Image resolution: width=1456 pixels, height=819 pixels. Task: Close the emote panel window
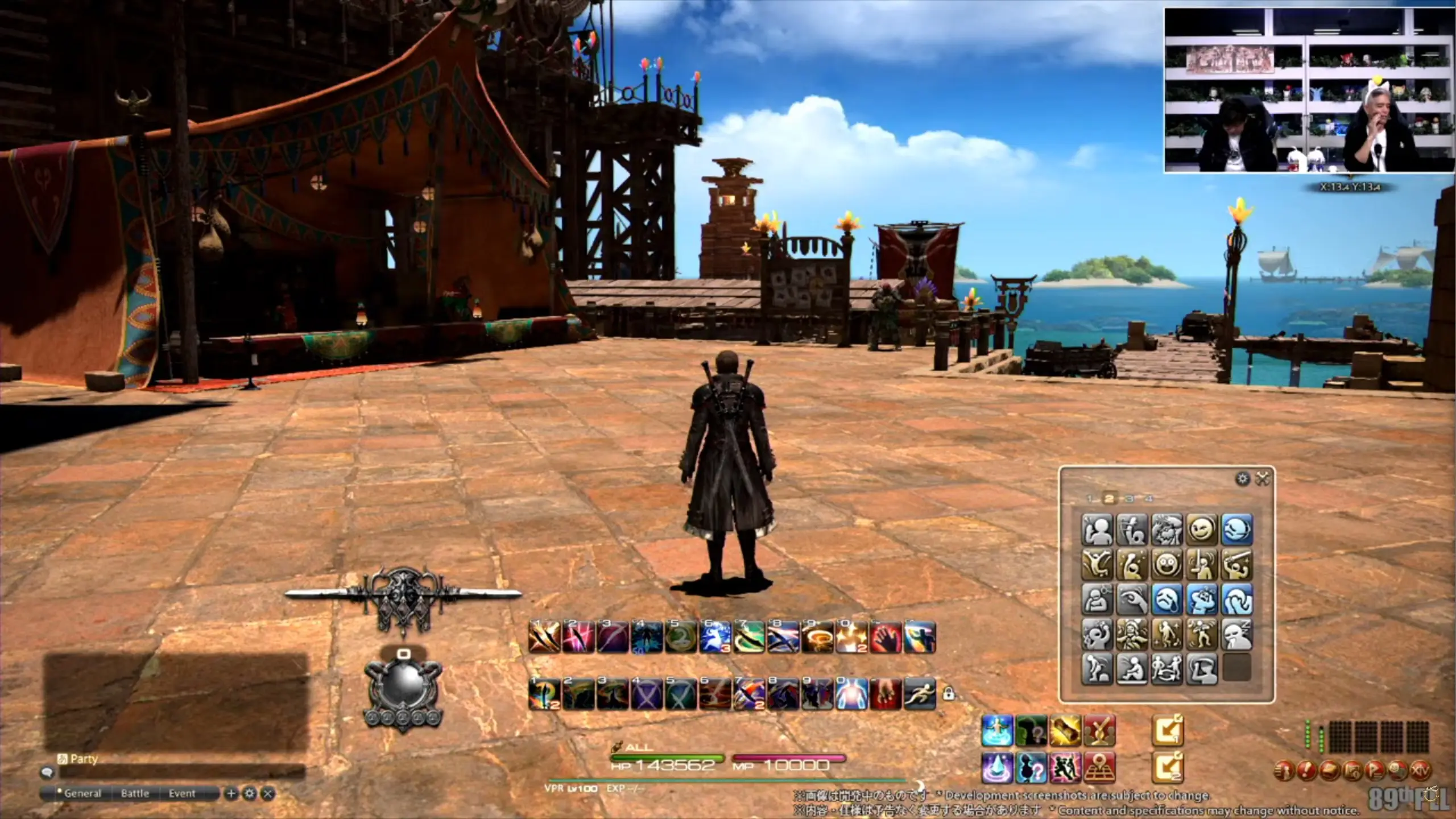coord(1263,479)
